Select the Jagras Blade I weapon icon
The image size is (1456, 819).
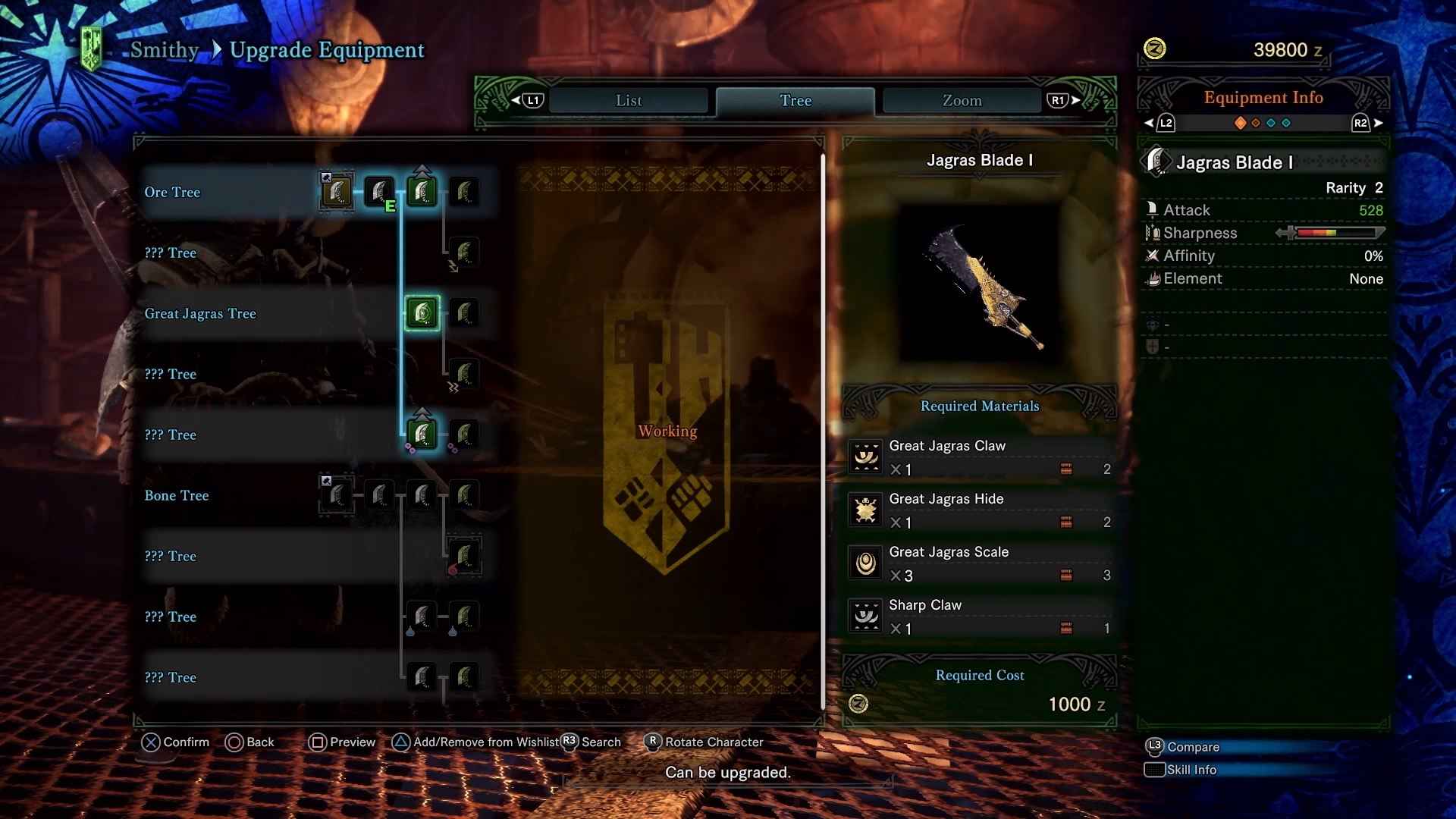[x=422, y=312]
